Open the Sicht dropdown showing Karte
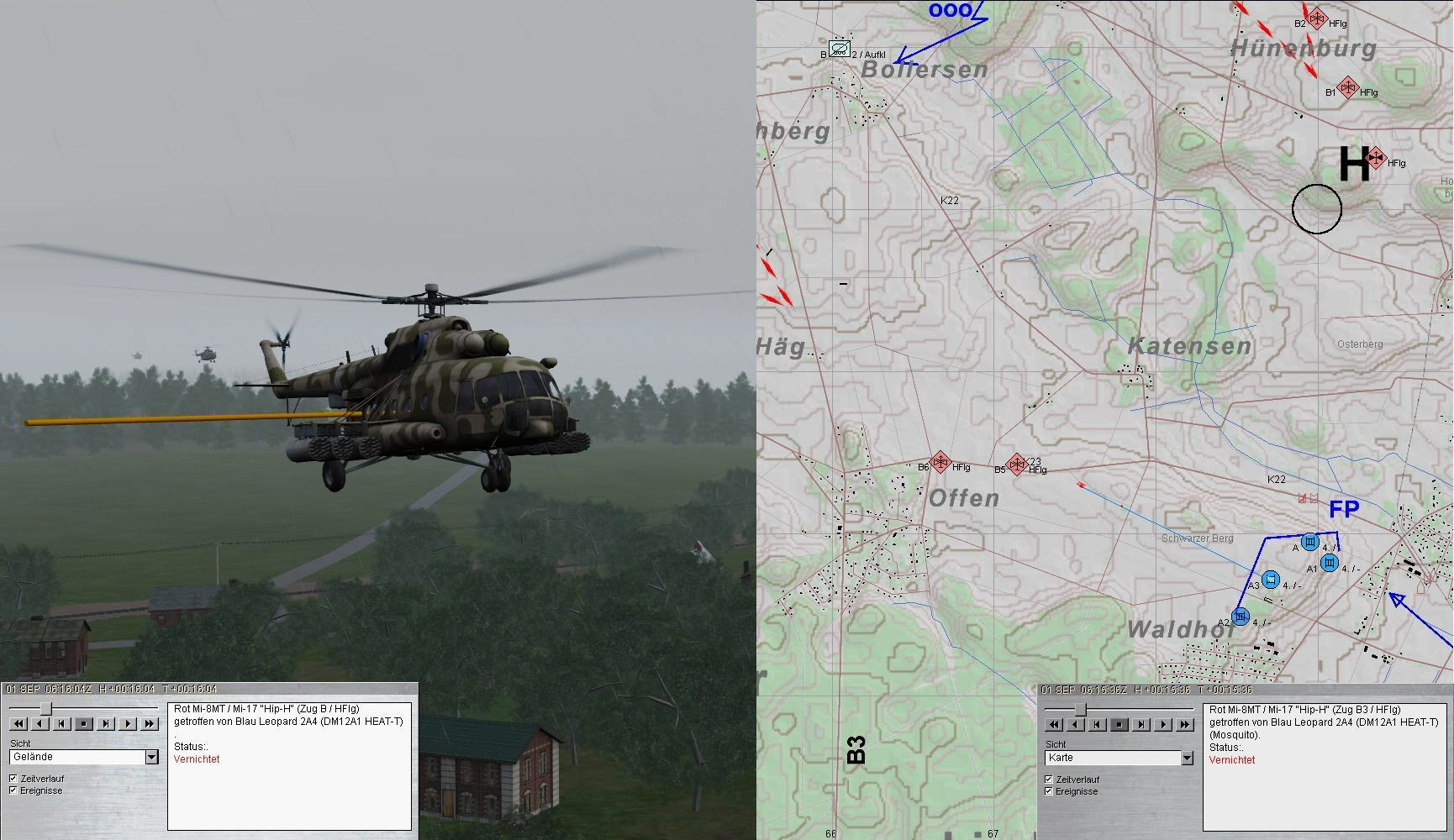This screenshot has width=1454, height=840. click(x=1186, y=758)
